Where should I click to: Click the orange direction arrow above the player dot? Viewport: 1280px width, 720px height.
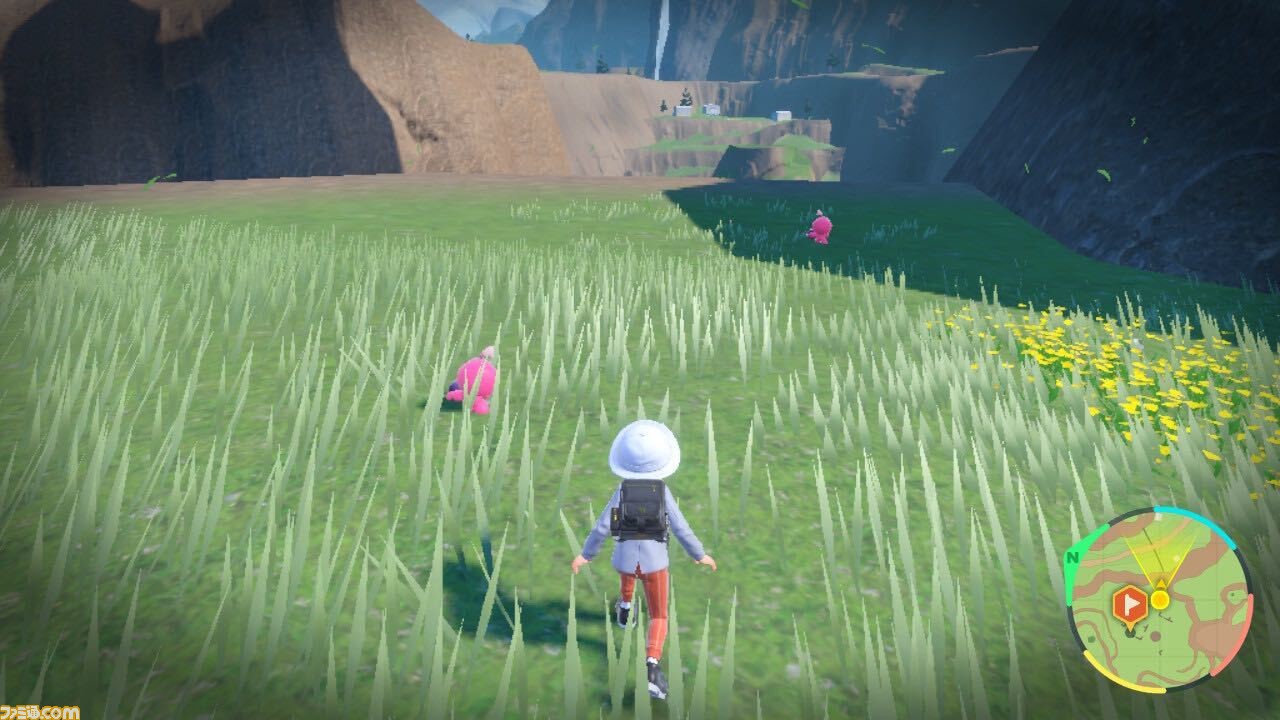(x=1160, y=583)
